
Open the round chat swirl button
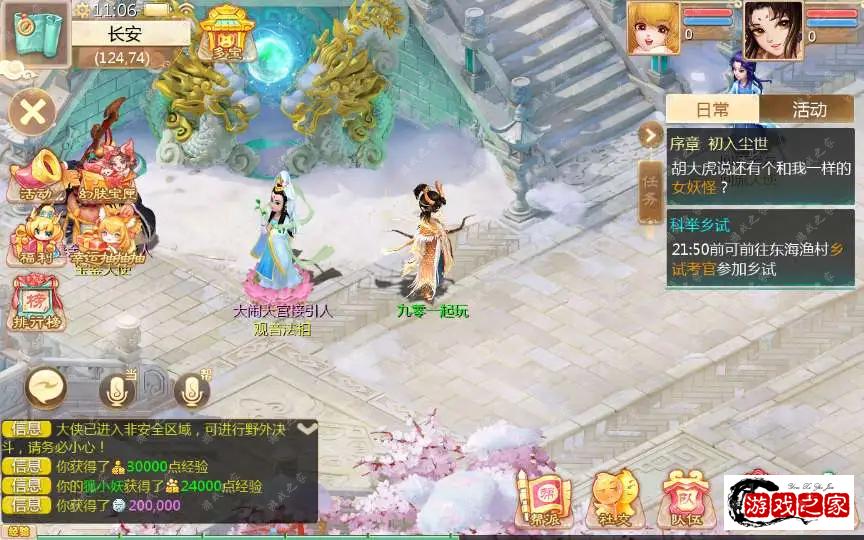point(47,385)
